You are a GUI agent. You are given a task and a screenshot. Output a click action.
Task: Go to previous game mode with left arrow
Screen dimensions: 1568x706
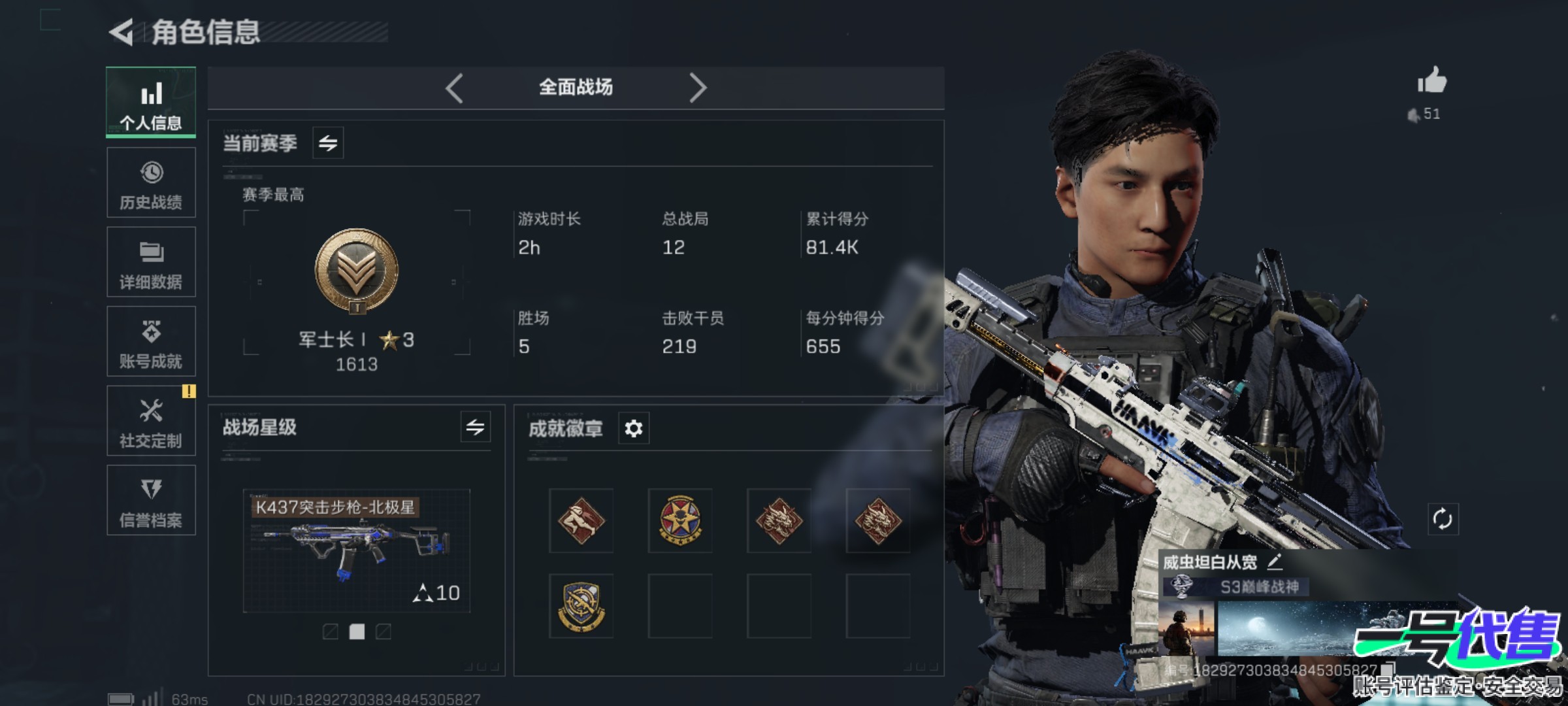[x=455, y=88]
